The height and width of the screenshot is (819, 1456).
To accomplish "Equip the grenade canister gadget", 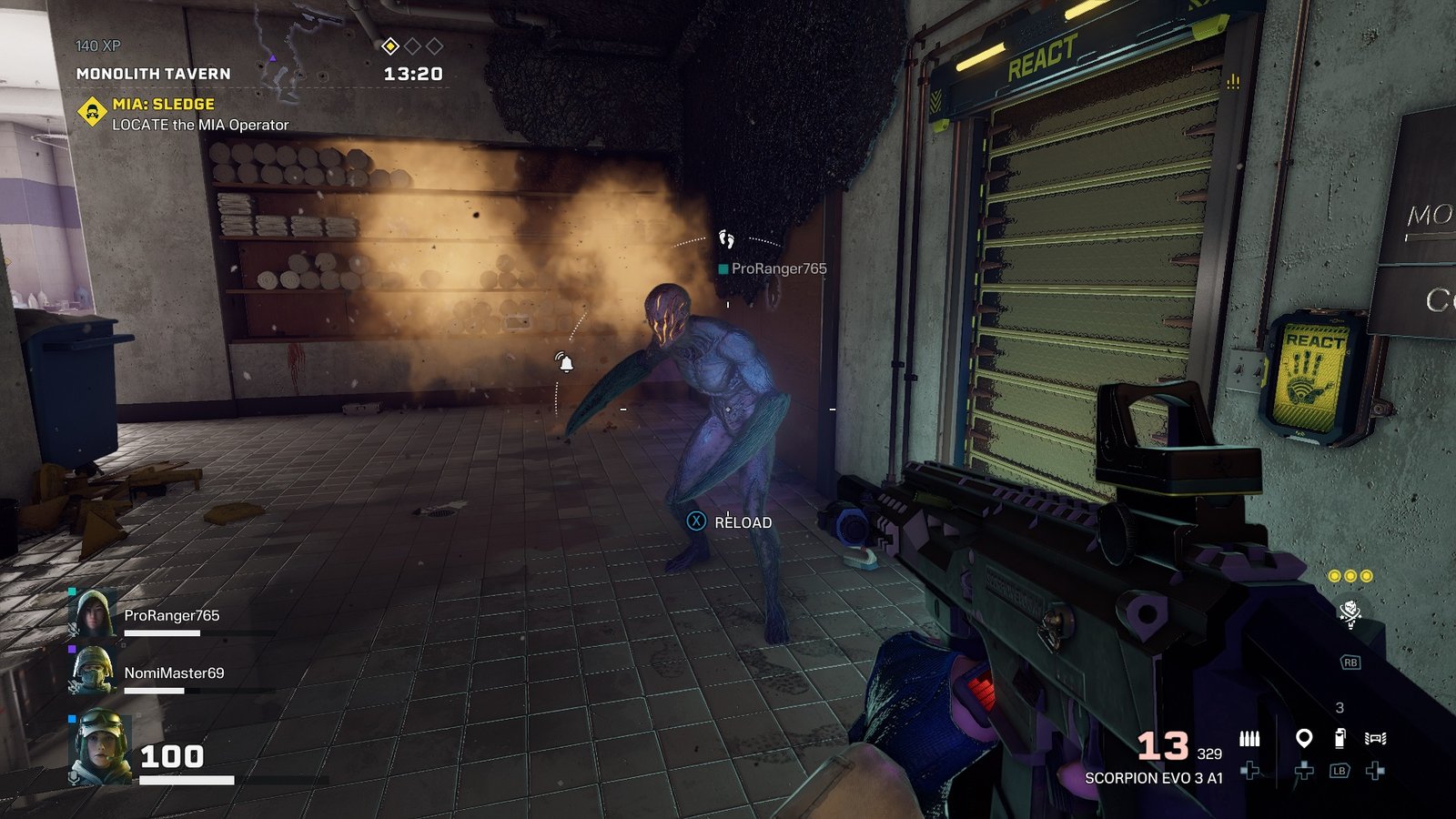I will tap(1340, 738).
